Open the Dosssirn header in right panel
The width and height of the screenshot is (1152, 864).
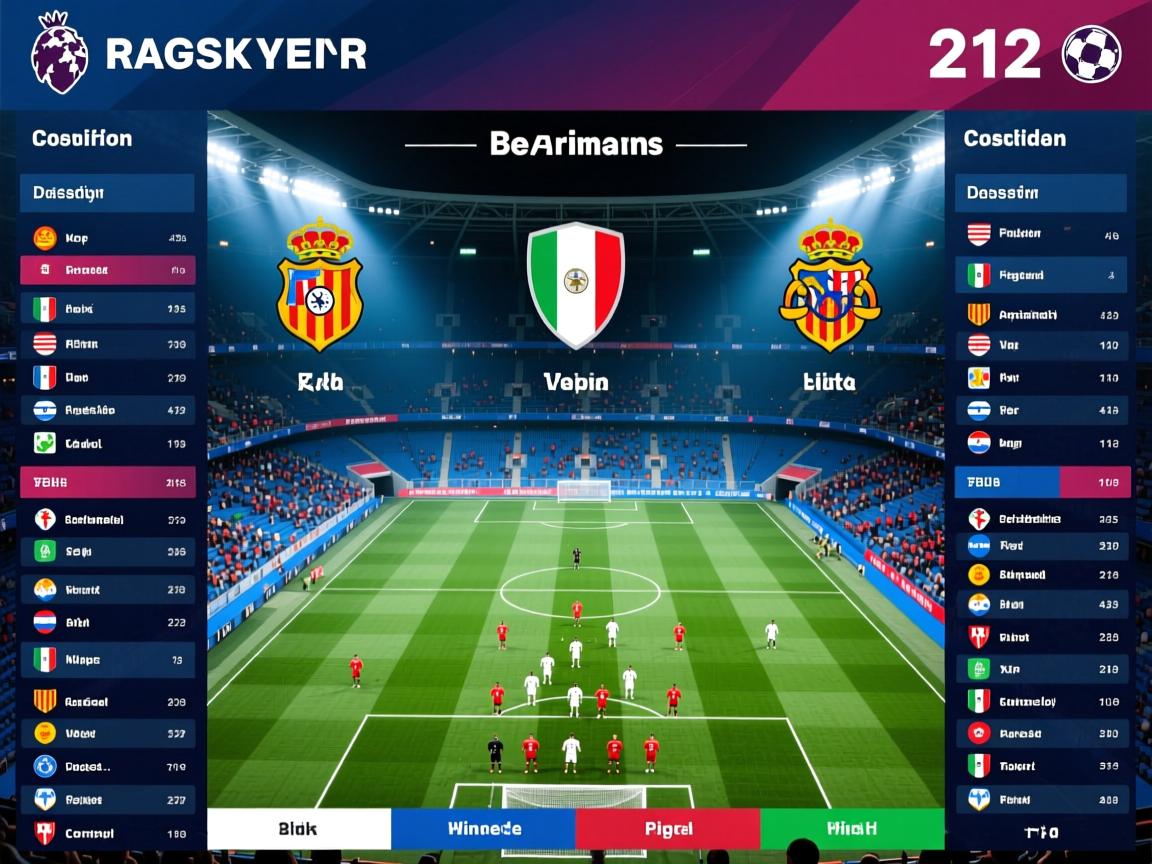point(1040,192)
